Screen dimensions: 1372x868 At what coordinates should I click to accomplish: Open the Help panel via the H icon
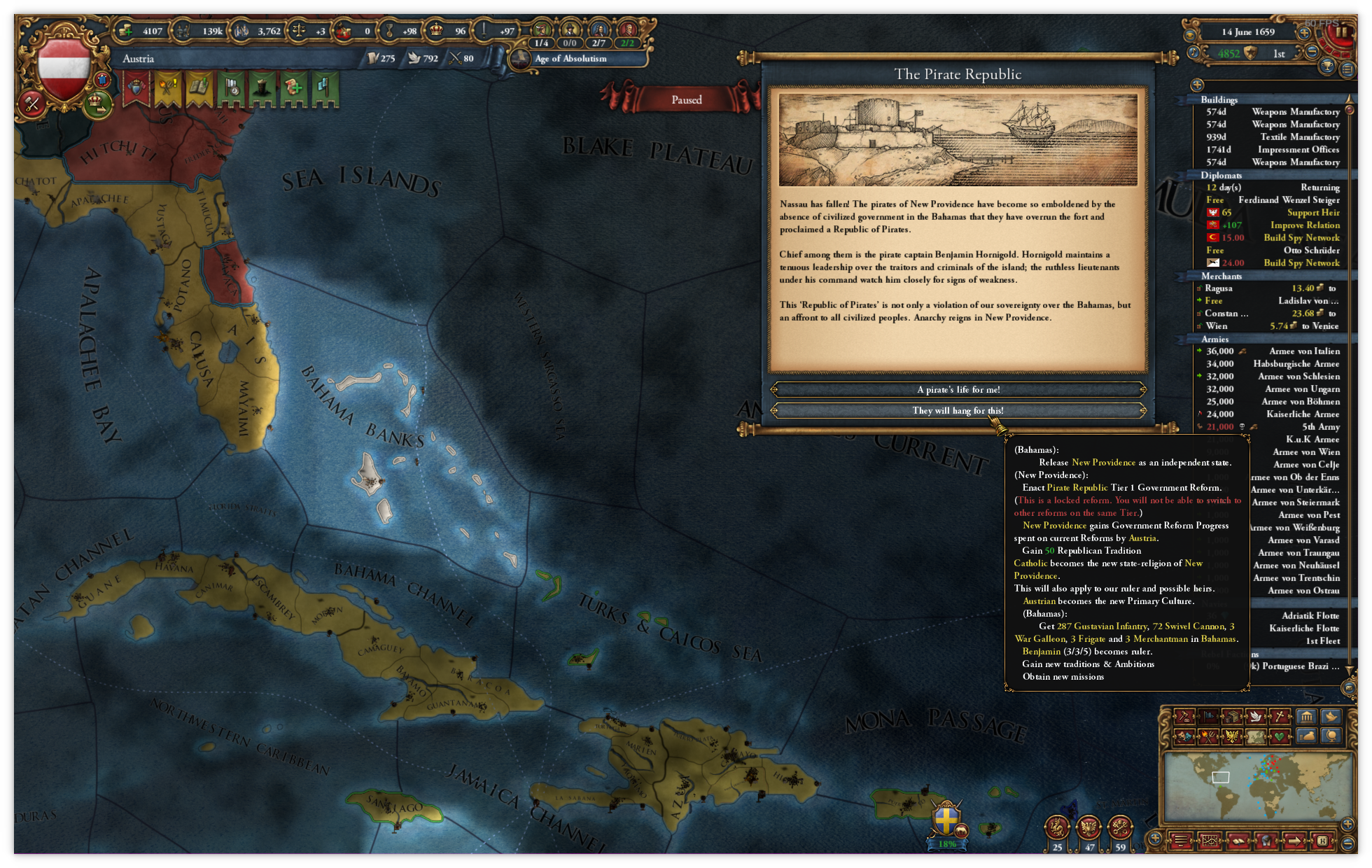click(x=1323, y=841)
